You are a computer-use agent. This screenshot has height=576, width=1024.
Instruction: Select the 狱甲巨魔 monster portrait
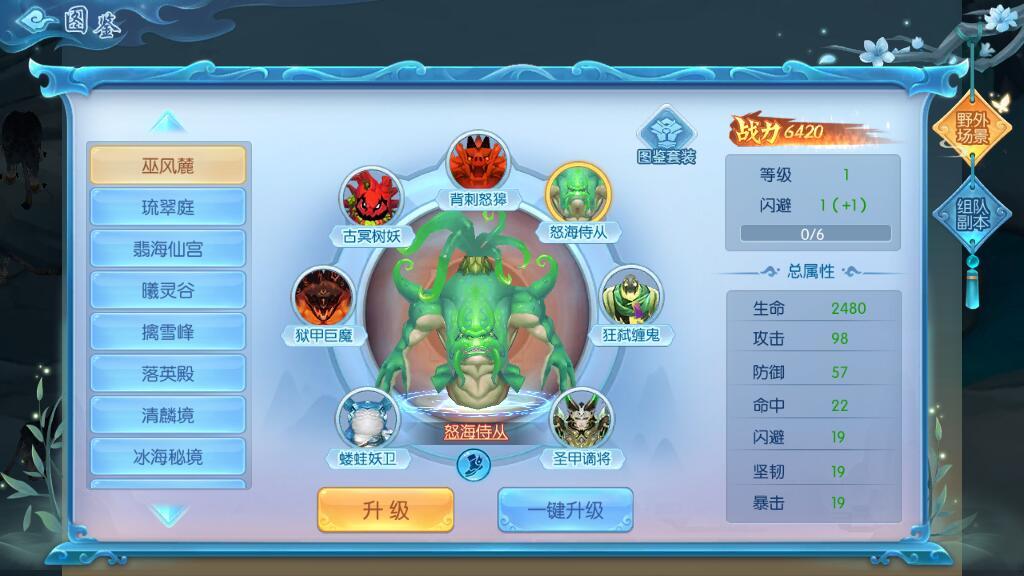(323, 297)
